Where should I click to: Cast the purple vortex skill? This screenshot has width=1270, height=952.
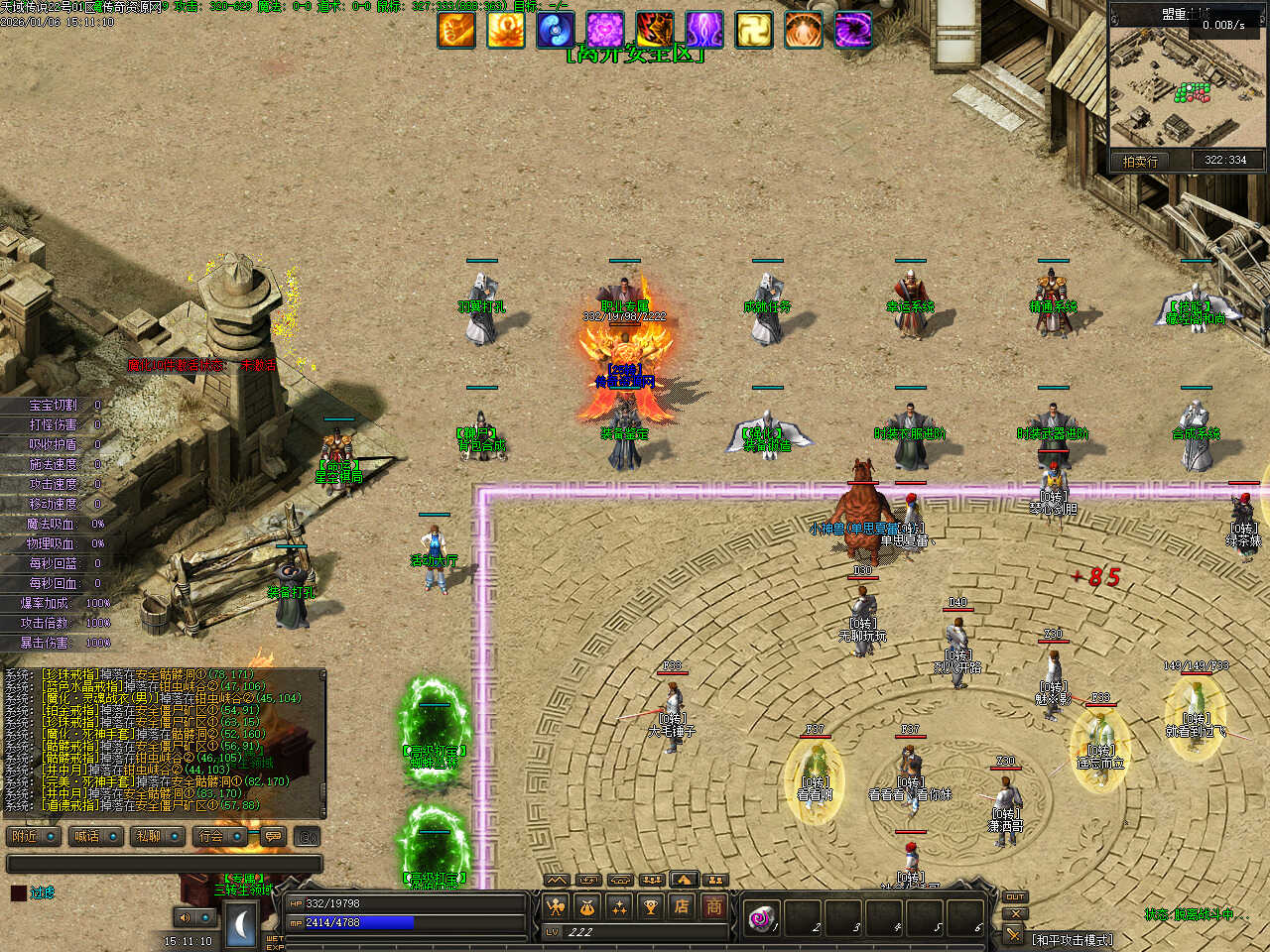pos(853,31)
